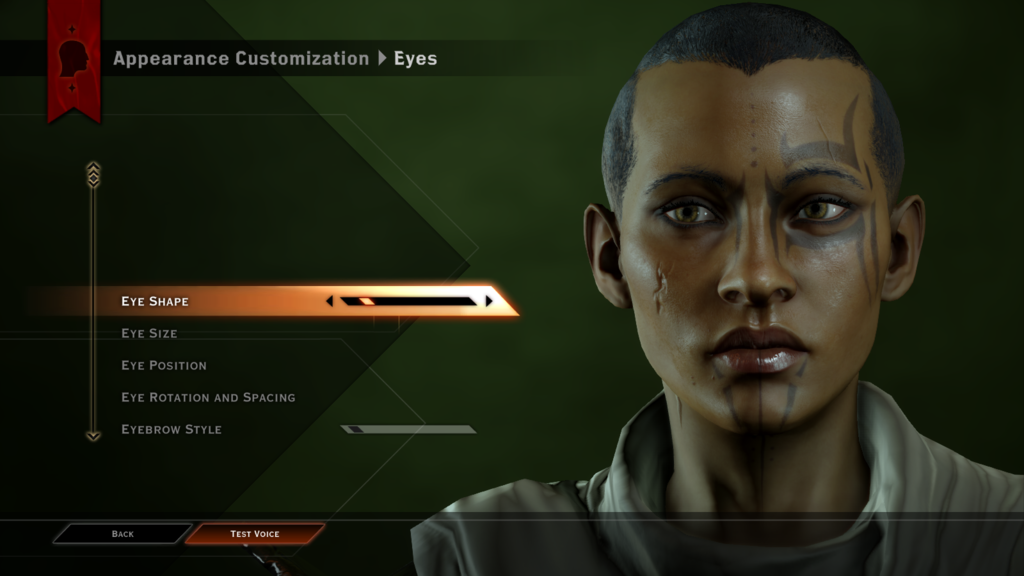Screen dimensions: 1024x576
Task: Click the Eye Shape right arrow
Action: (489, 301)
